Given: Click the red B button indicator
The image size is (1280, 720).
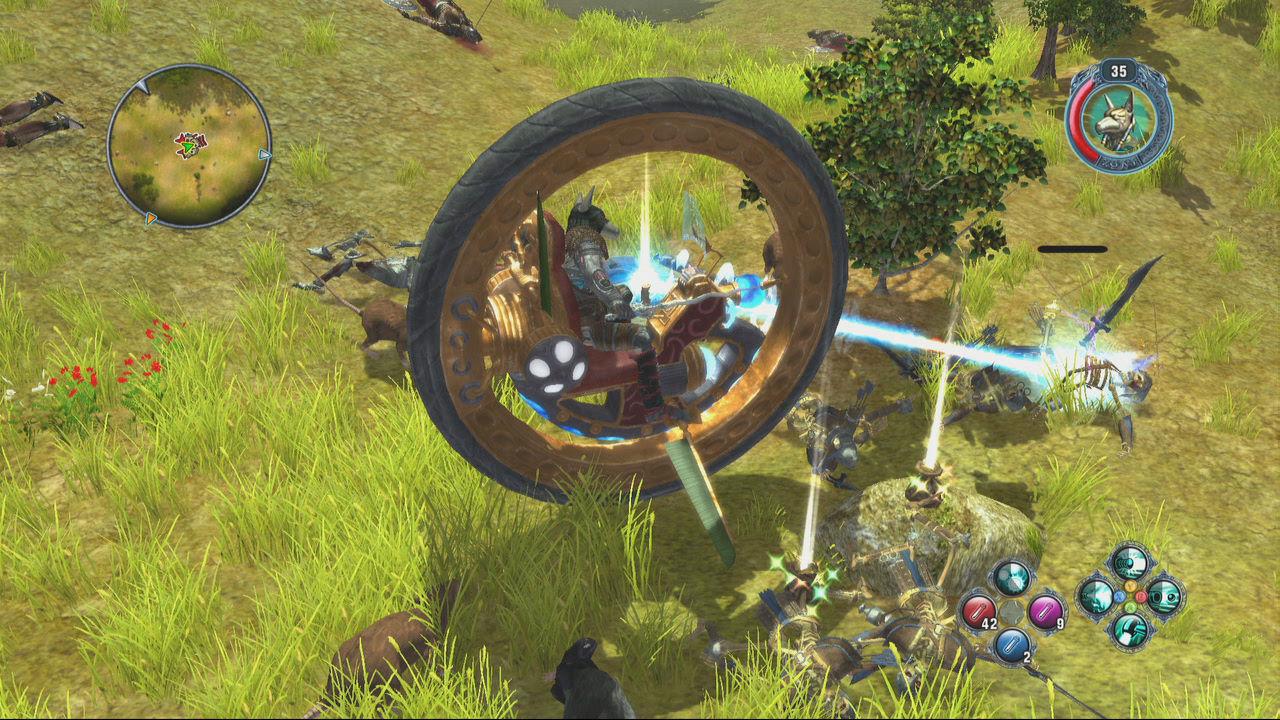Looking at the screenshot, I should point(1142,597).
